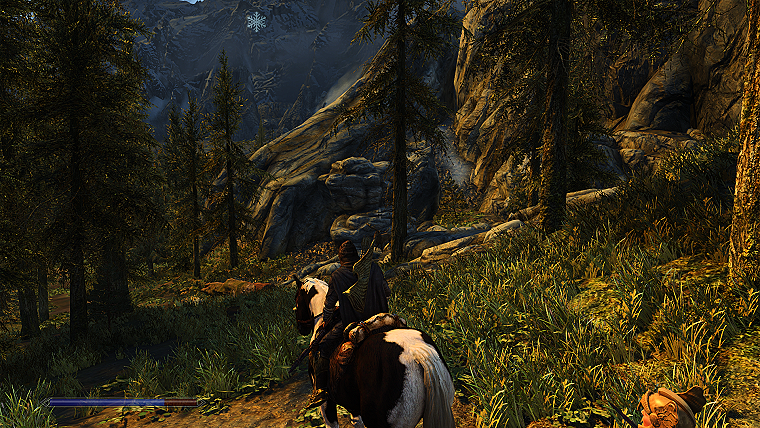
Task: Click the snowflake compass marker icon
Action: pos(257,21)
